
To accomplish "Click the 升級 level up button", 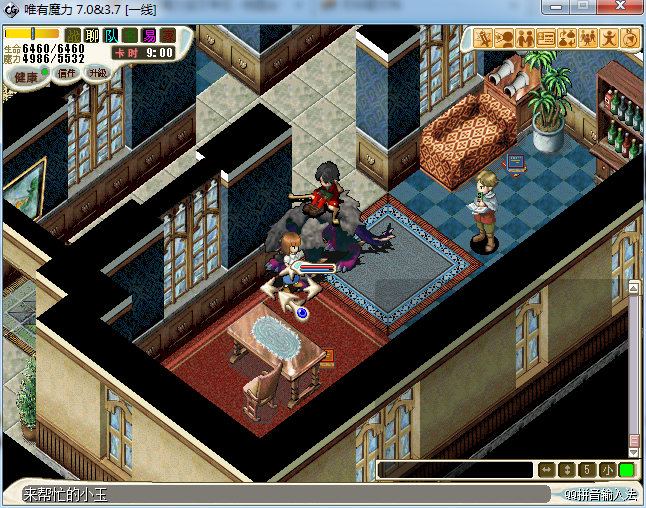I will (97, 73).
